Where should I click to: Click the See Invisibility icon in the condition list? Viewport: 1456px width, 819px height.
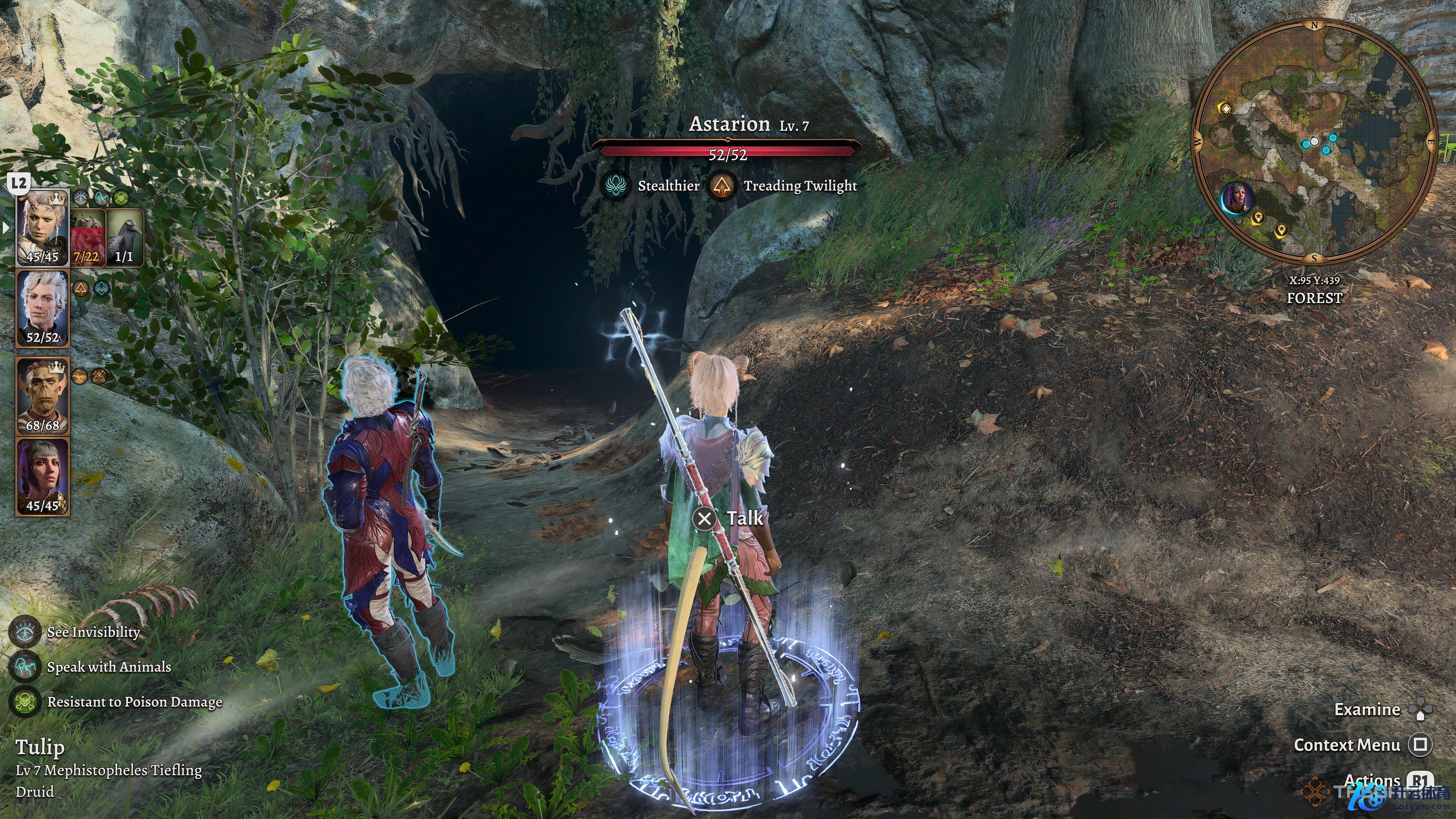(x=25, y=632)
